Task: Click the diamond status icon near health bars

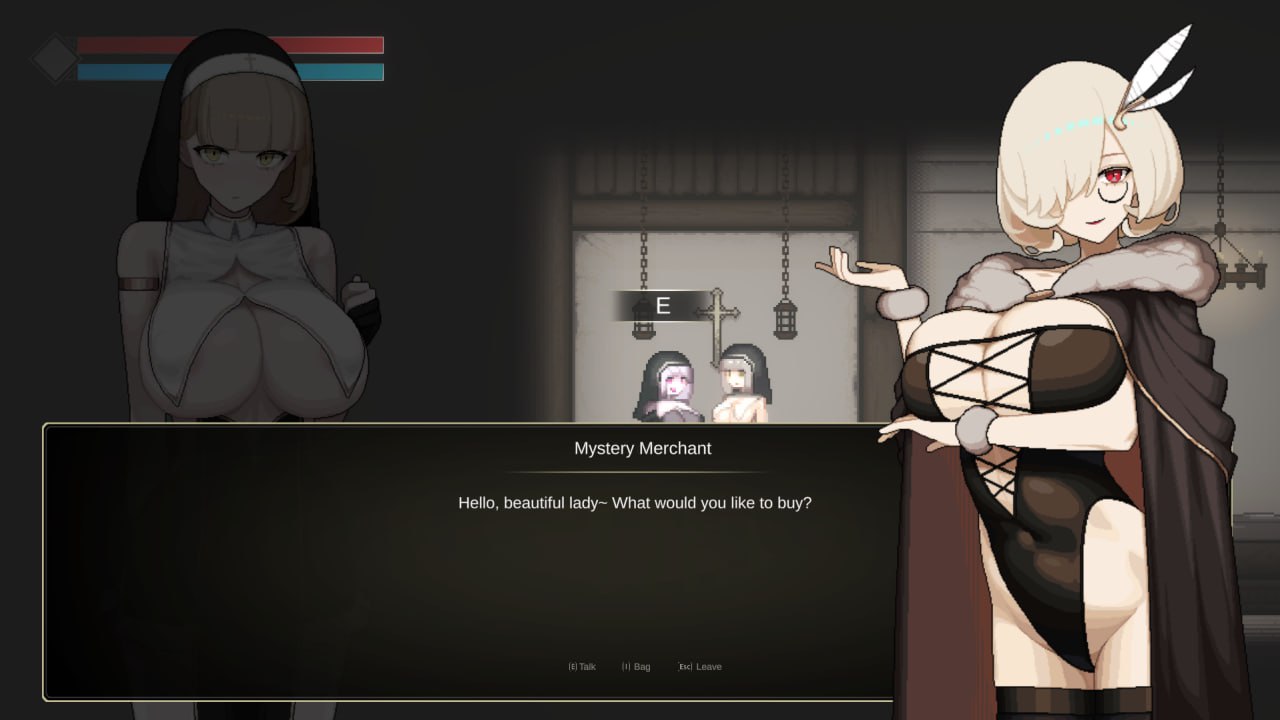Action: point(55,57)
